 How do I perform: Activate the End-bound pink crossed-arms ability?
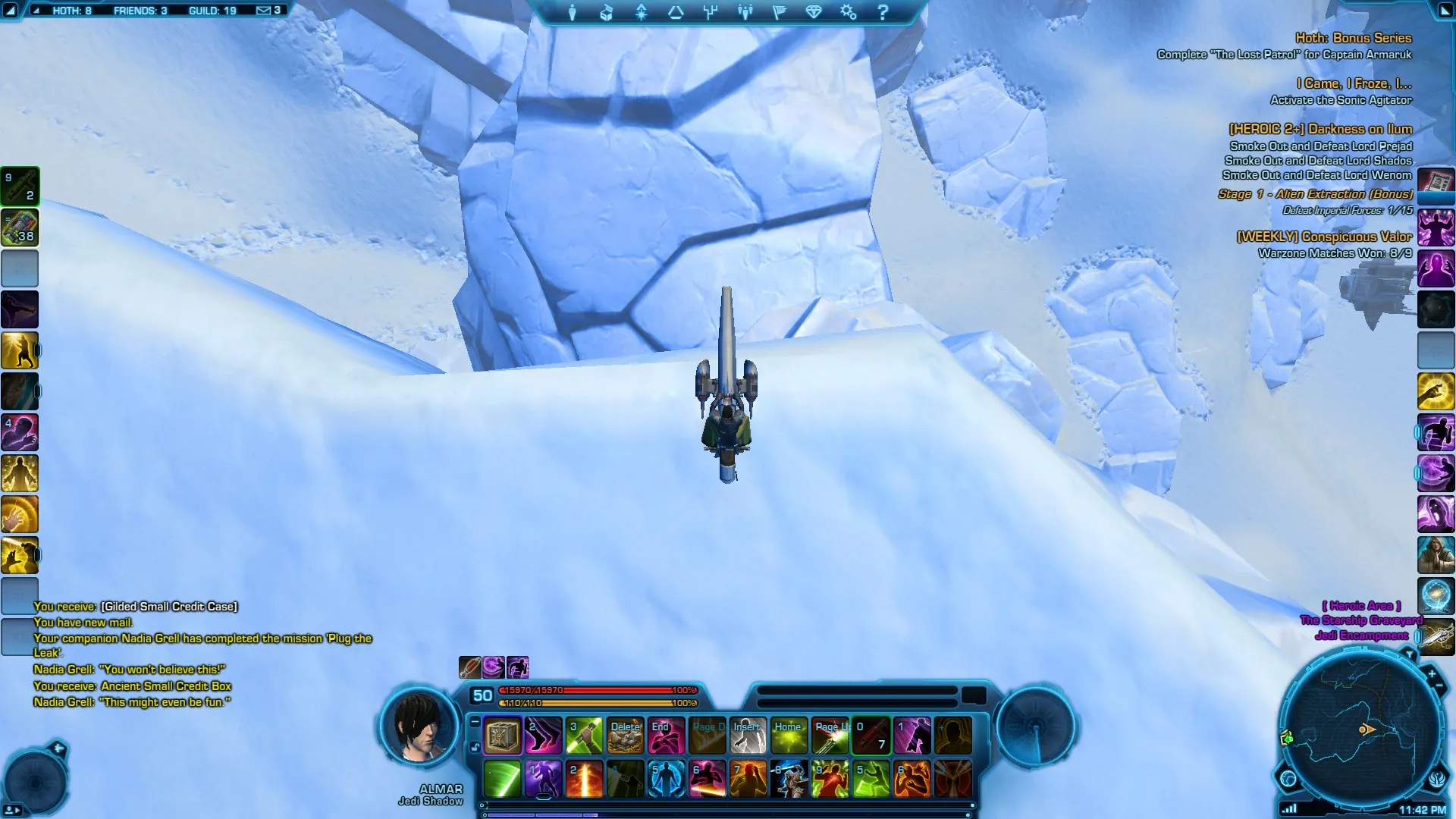point(666,736)
